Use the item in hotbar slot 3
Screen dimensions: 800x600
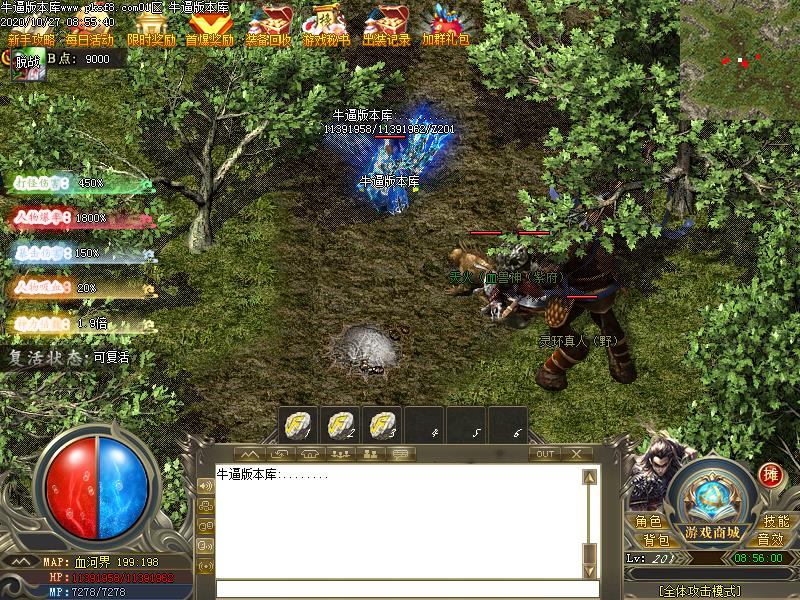tap(380, 424)
